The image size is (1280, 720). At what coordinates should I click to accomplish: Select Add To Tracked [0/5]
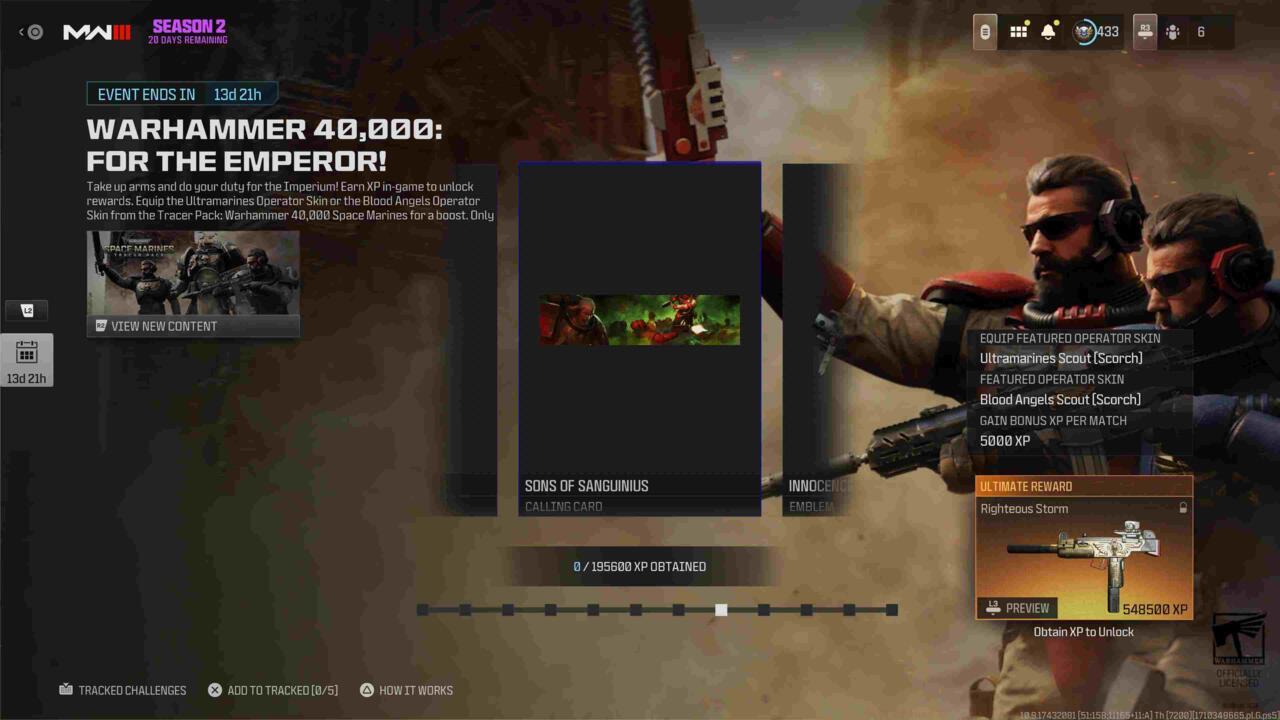[275, 690]
